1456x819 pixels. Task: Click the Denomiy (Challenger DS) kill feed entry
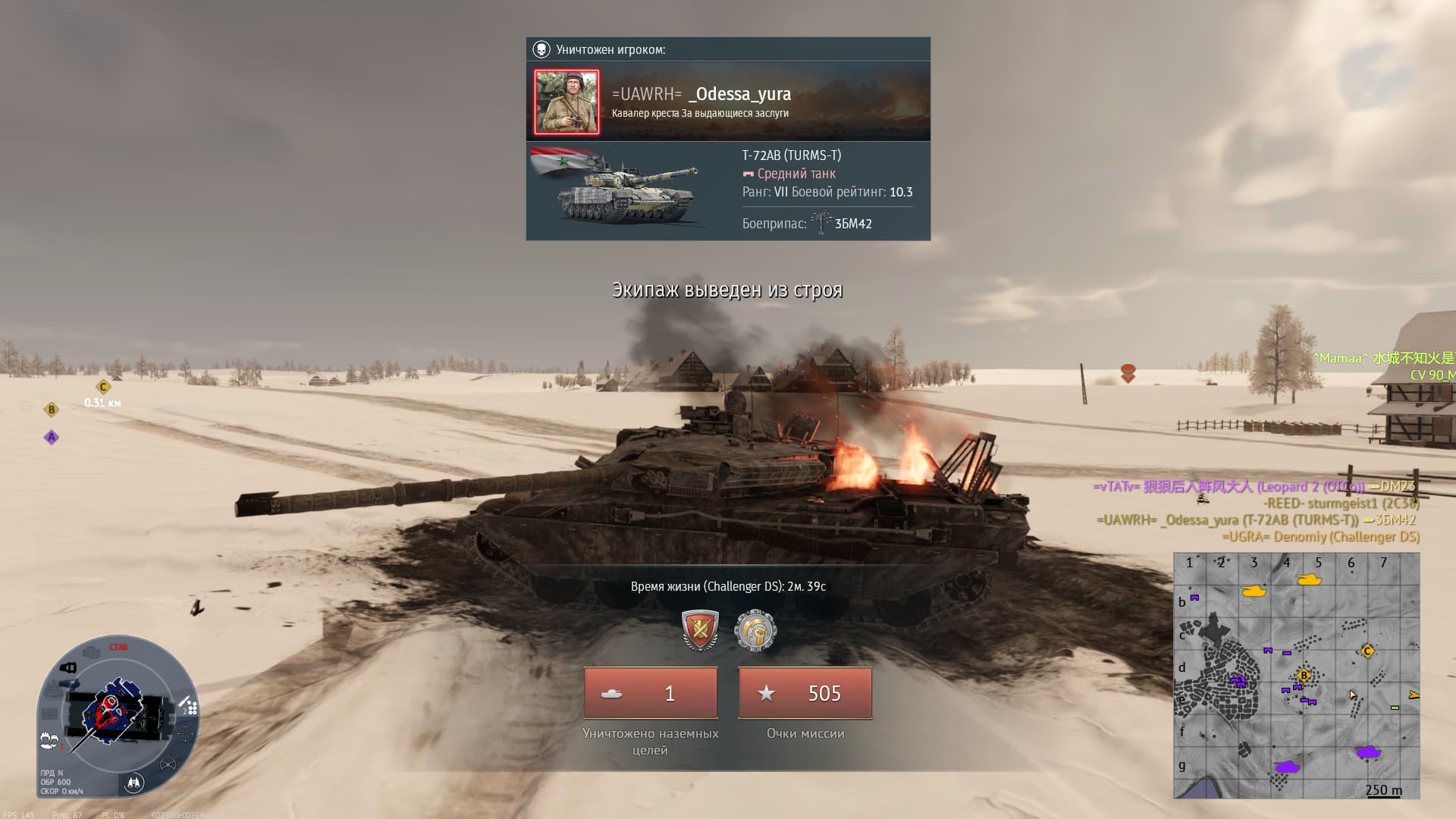coord(1320,537)
